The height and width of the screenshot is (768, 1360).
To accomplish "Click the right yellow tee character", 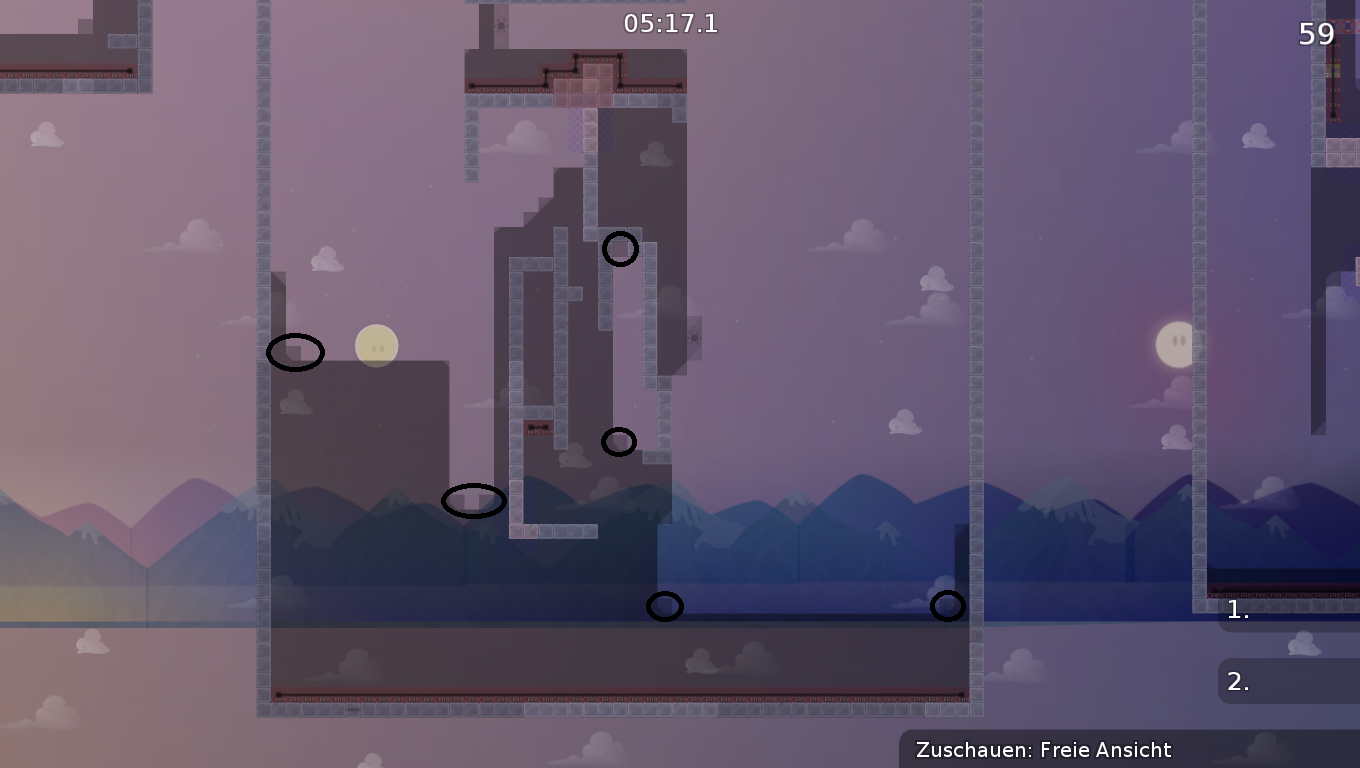I will click(1177, 344).
